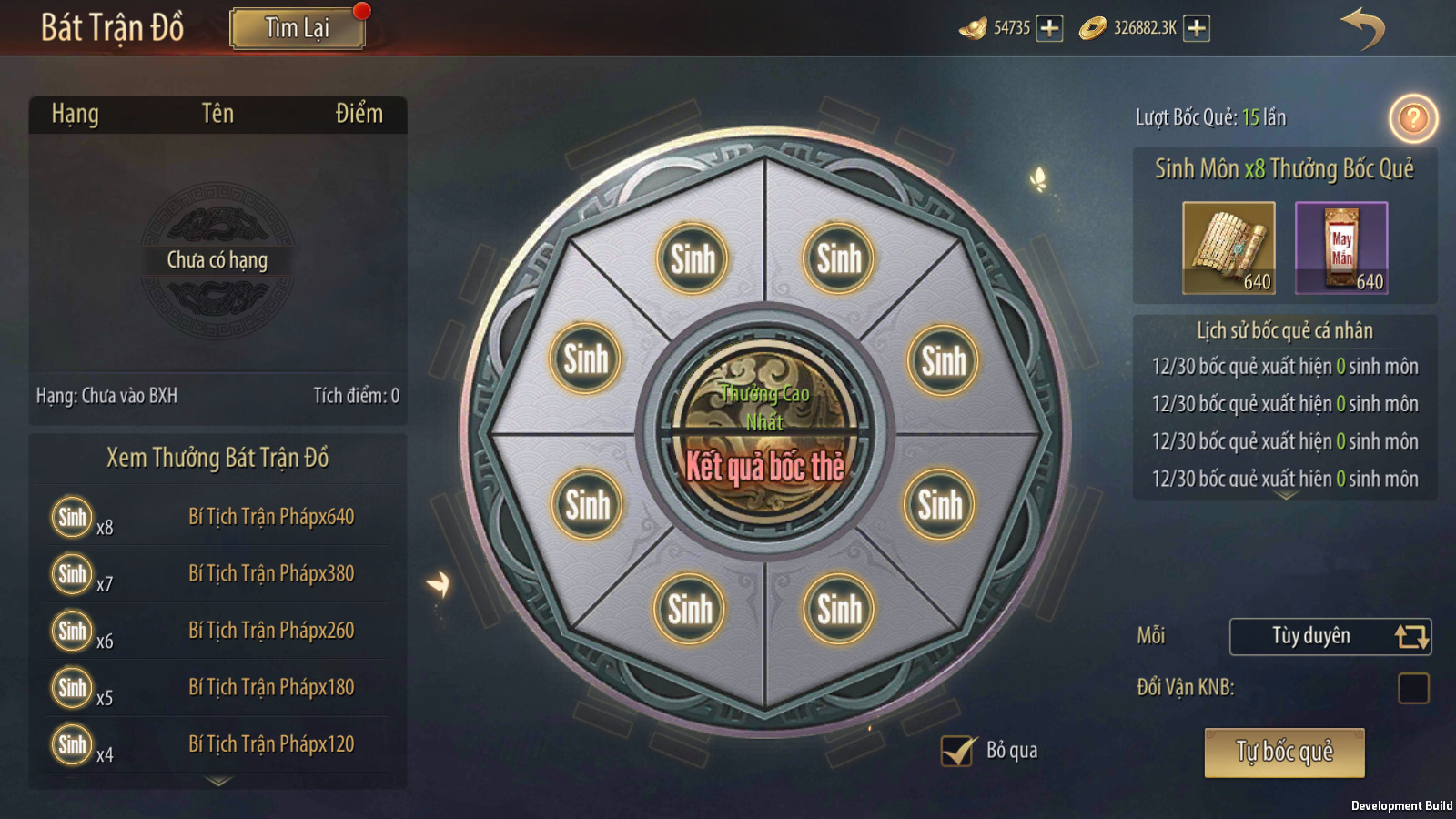Expand the personal draw history list
The image size is (1456, 819).
tap(1286, 496)
